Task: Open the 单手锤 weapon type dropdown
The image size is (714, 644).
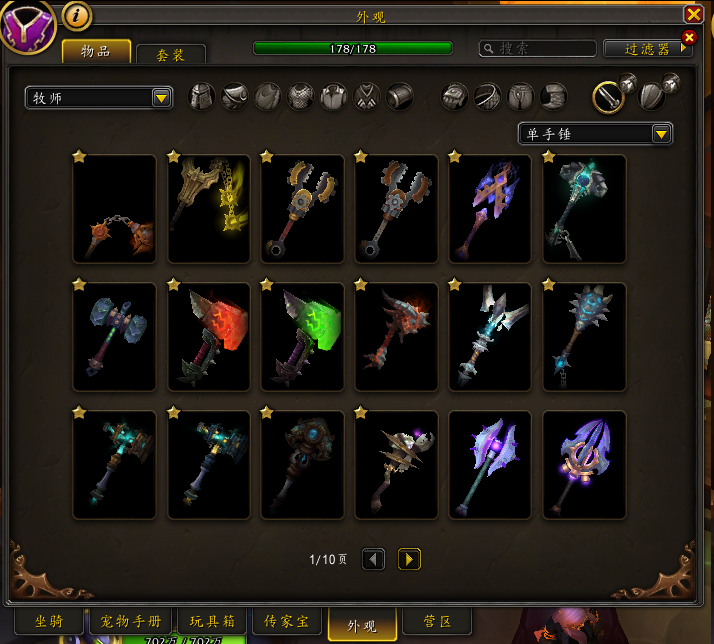Action: pos(595,133)
